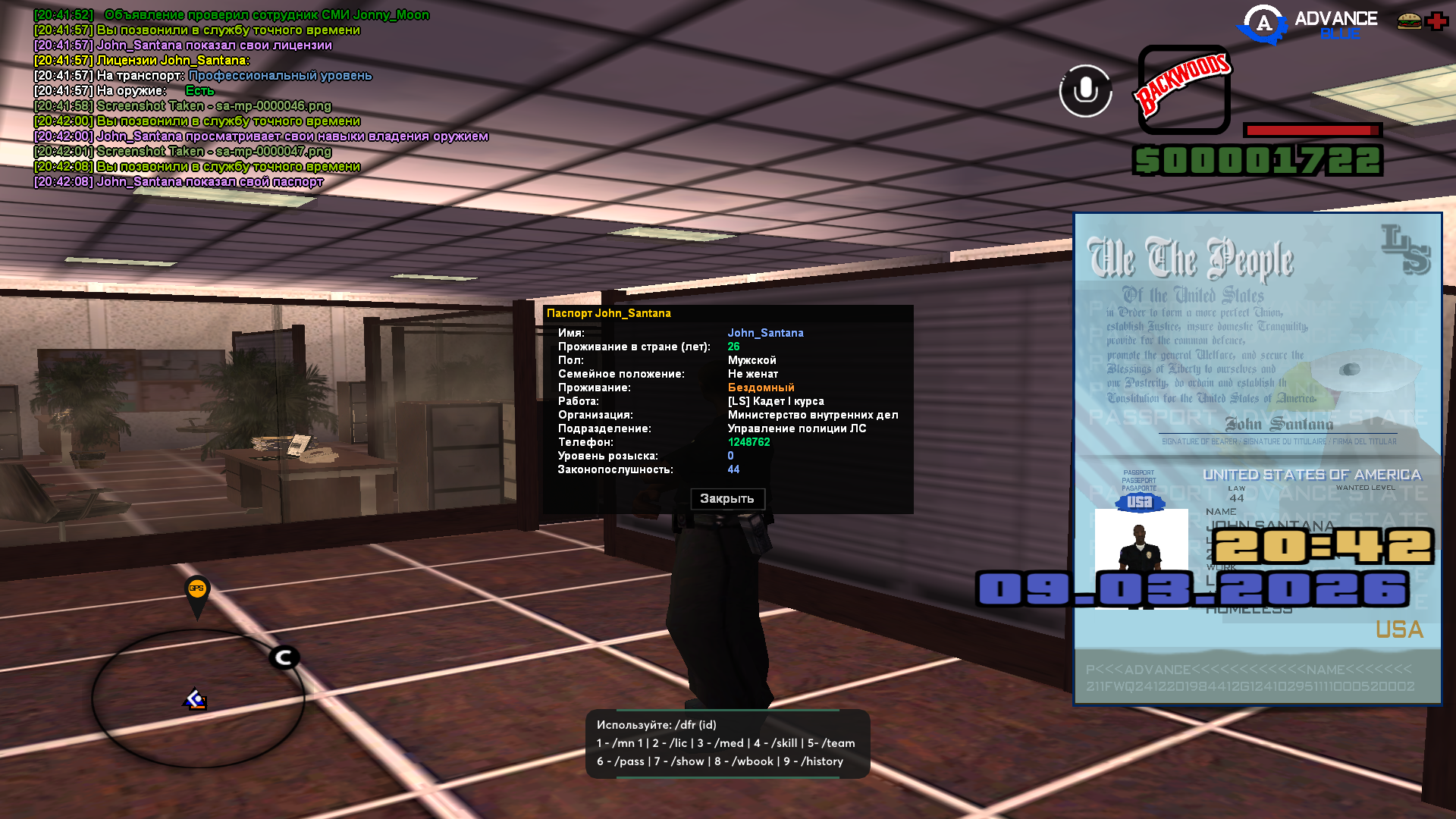Select the C marker on the radar edge
The image size is (1456, 819).
284,657
